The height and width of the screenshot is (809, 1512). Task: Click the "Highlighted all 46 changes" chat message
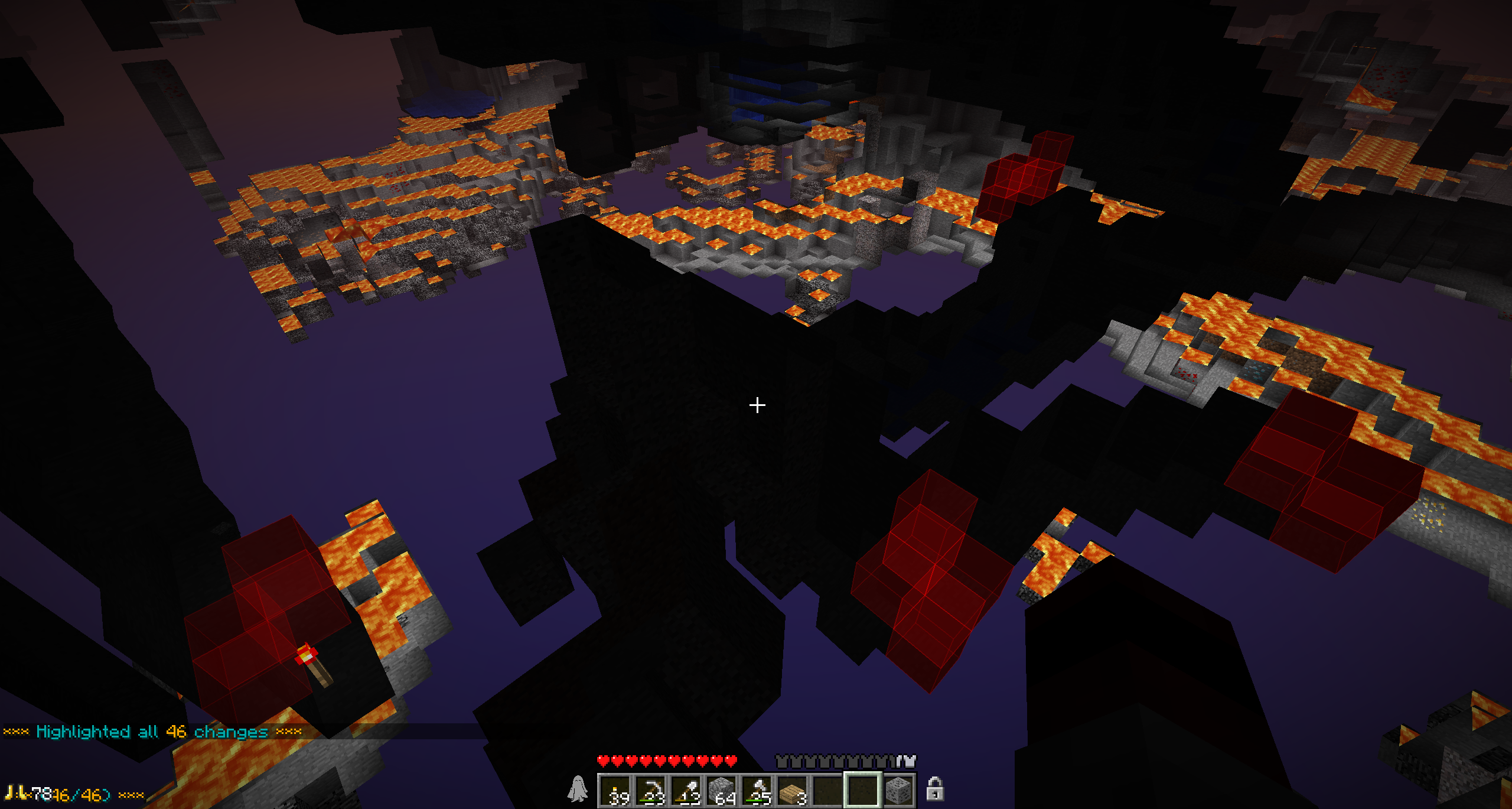click(x=152, y=732)
